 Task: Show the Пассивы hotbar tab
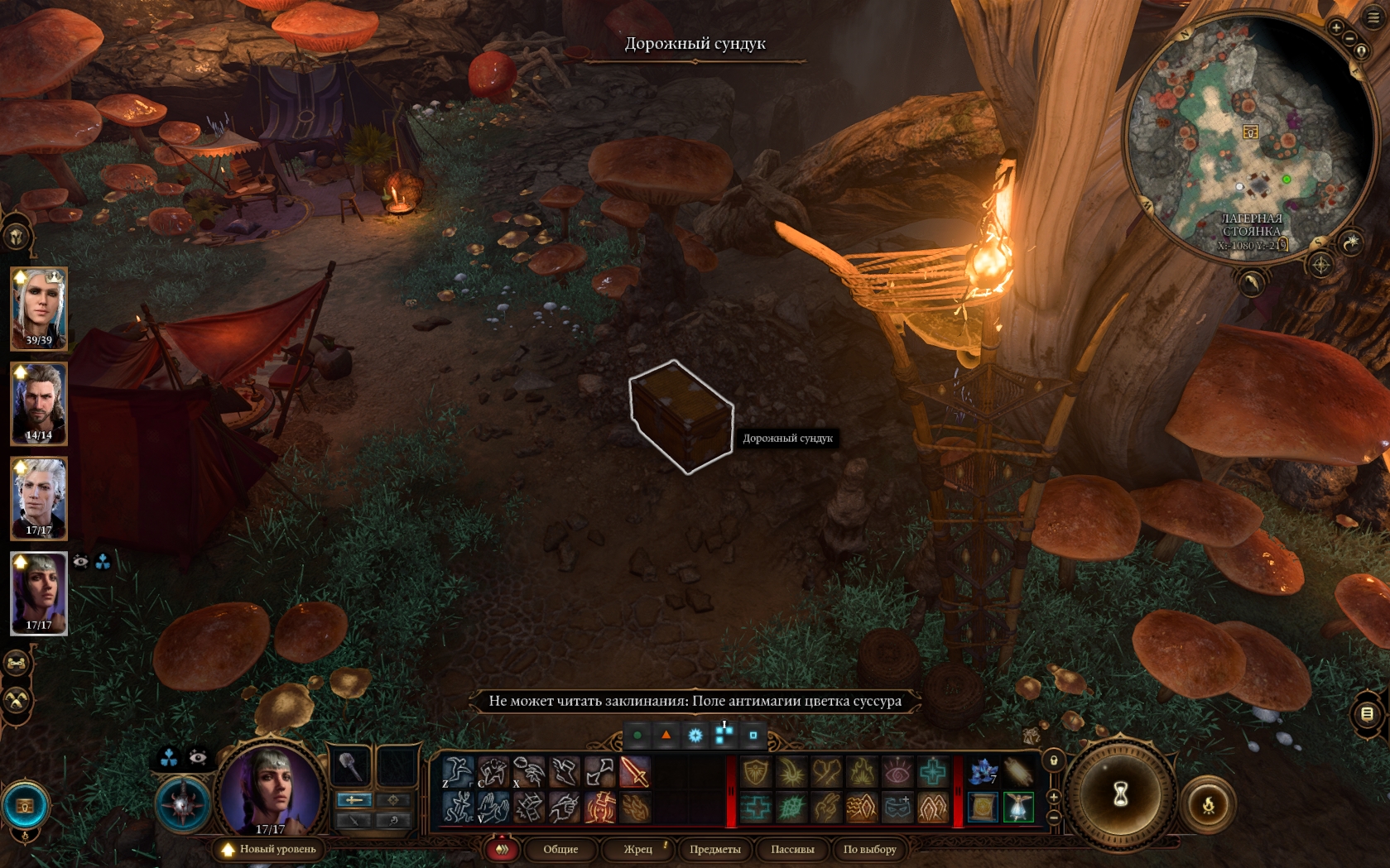click(x=792, y=849)
